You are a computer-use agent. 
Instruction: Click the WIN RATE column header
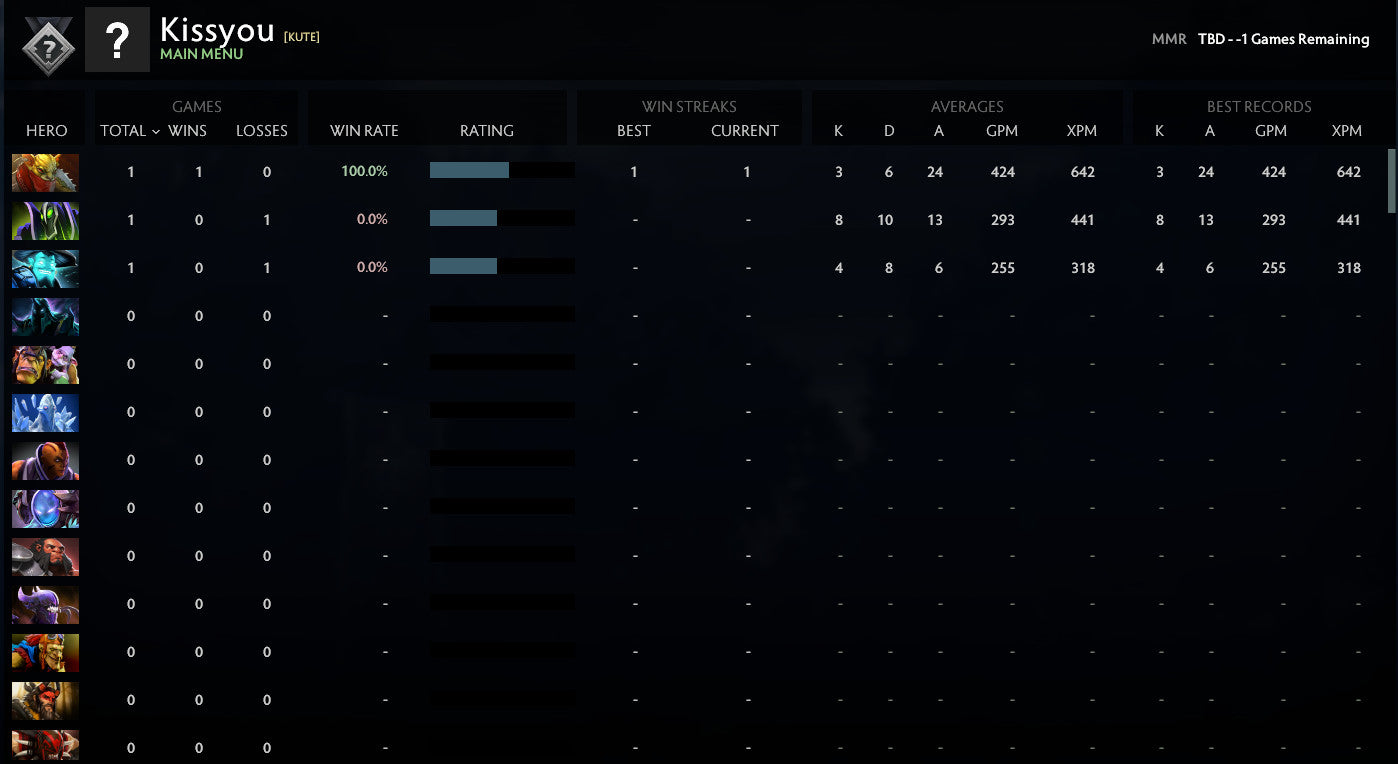coord(364,130)
